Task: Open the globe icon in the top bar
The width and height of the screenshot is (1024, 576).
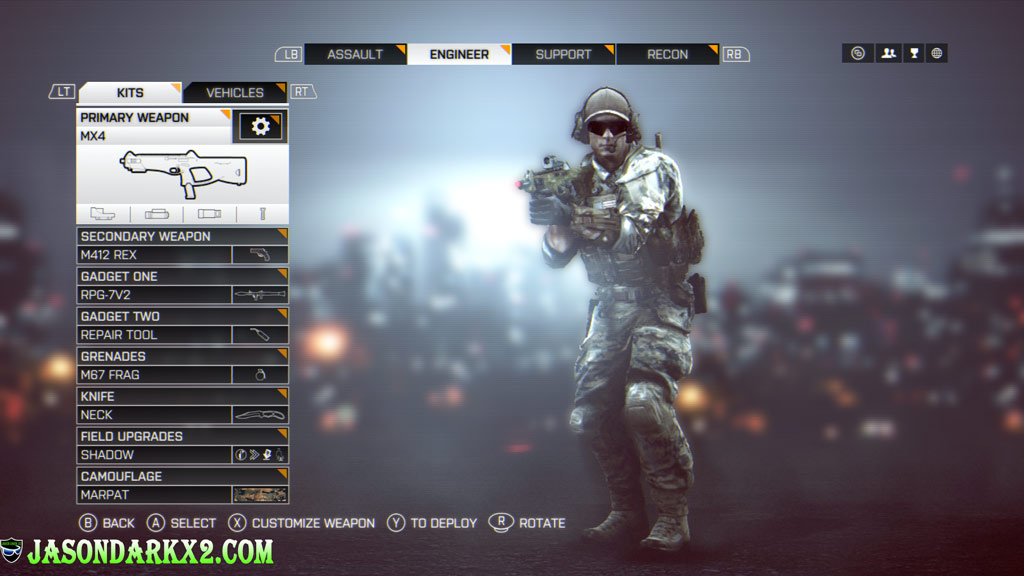Action: pyautogui.click(x=937, y=53)
